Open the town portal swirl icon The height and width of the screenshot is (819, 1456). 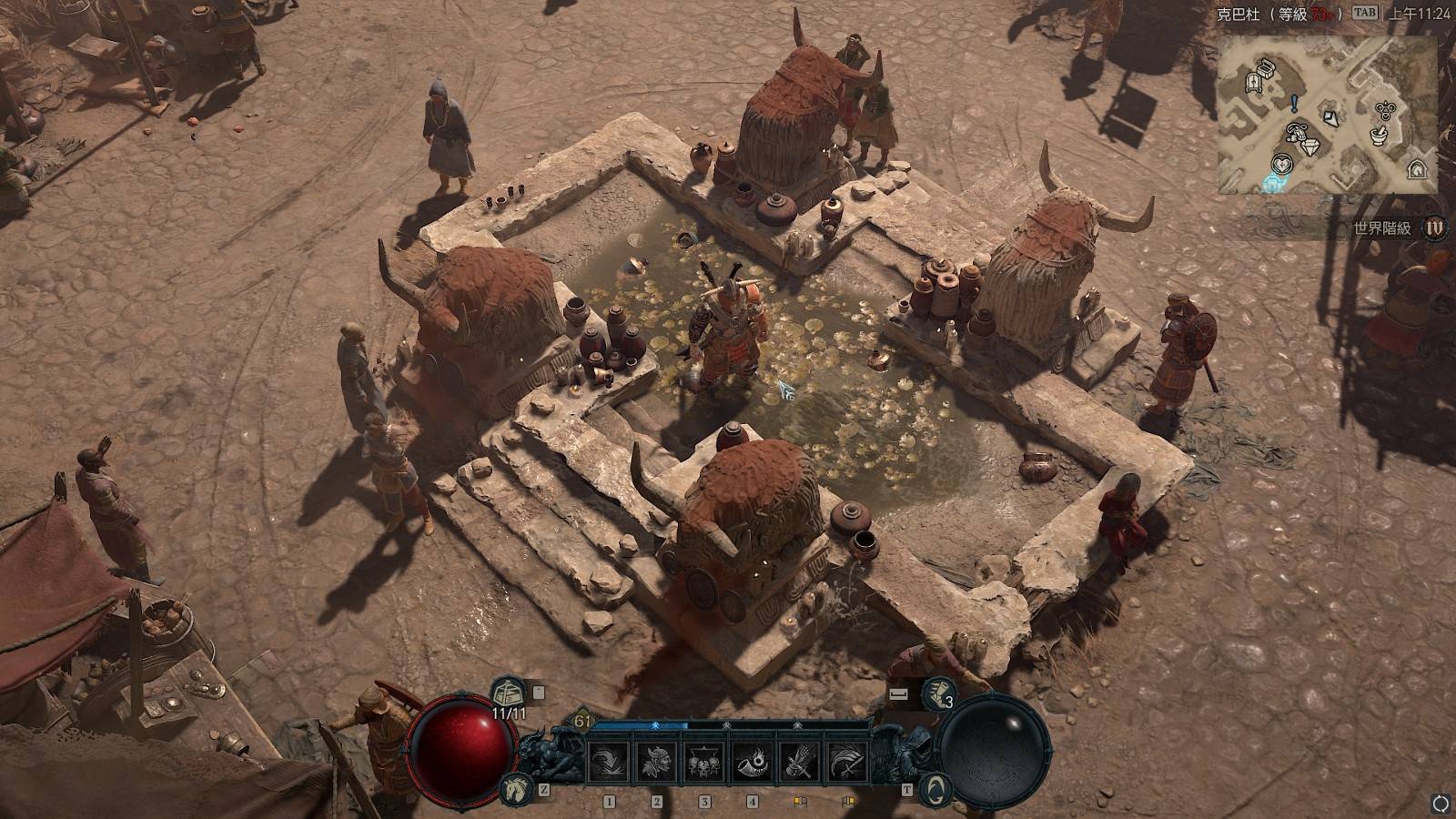pyautogui.click(x=935, y=789)
